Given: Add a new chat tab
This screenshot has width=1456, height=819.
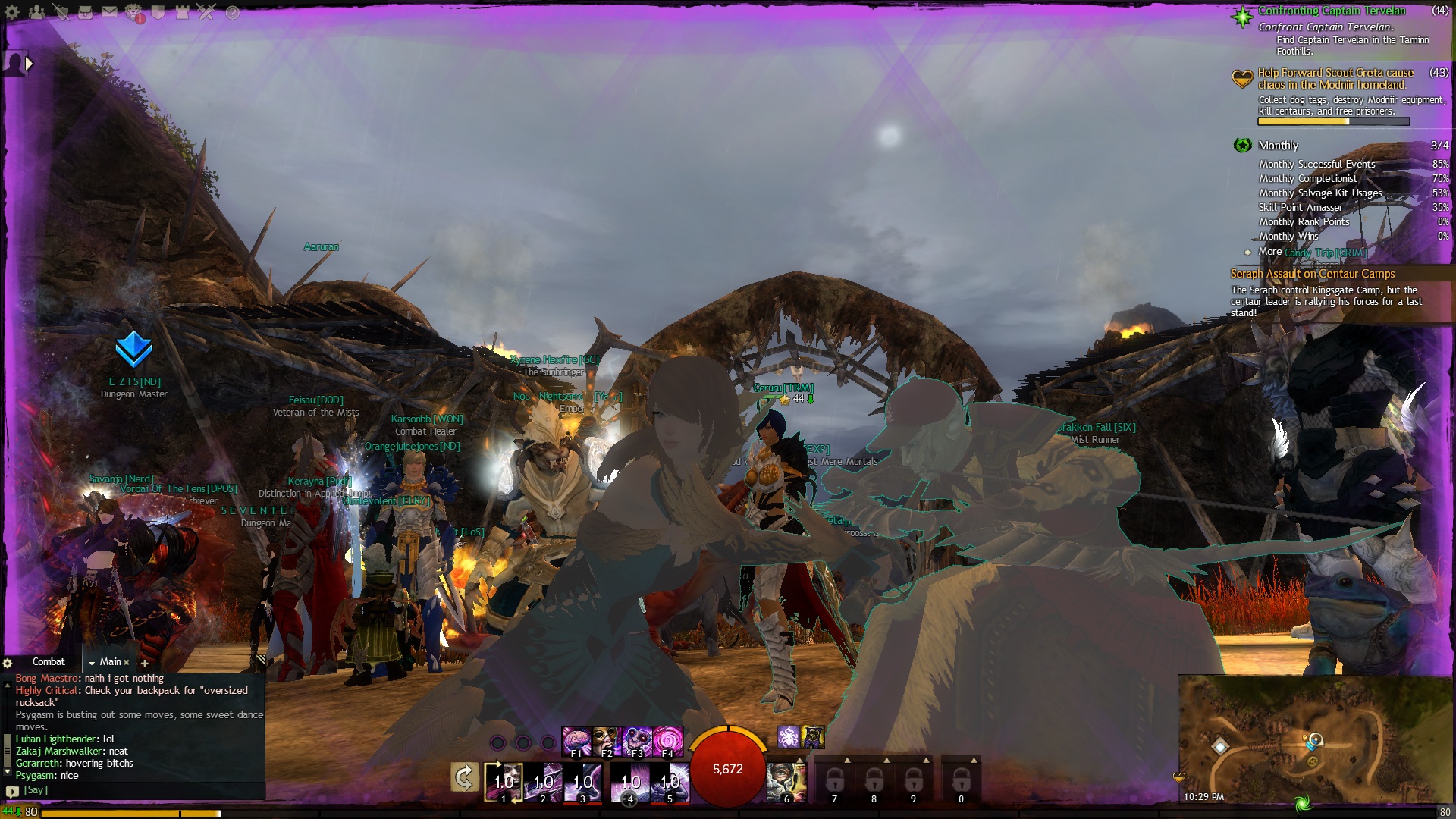Looking at the screenshot, I should point(144,663).
